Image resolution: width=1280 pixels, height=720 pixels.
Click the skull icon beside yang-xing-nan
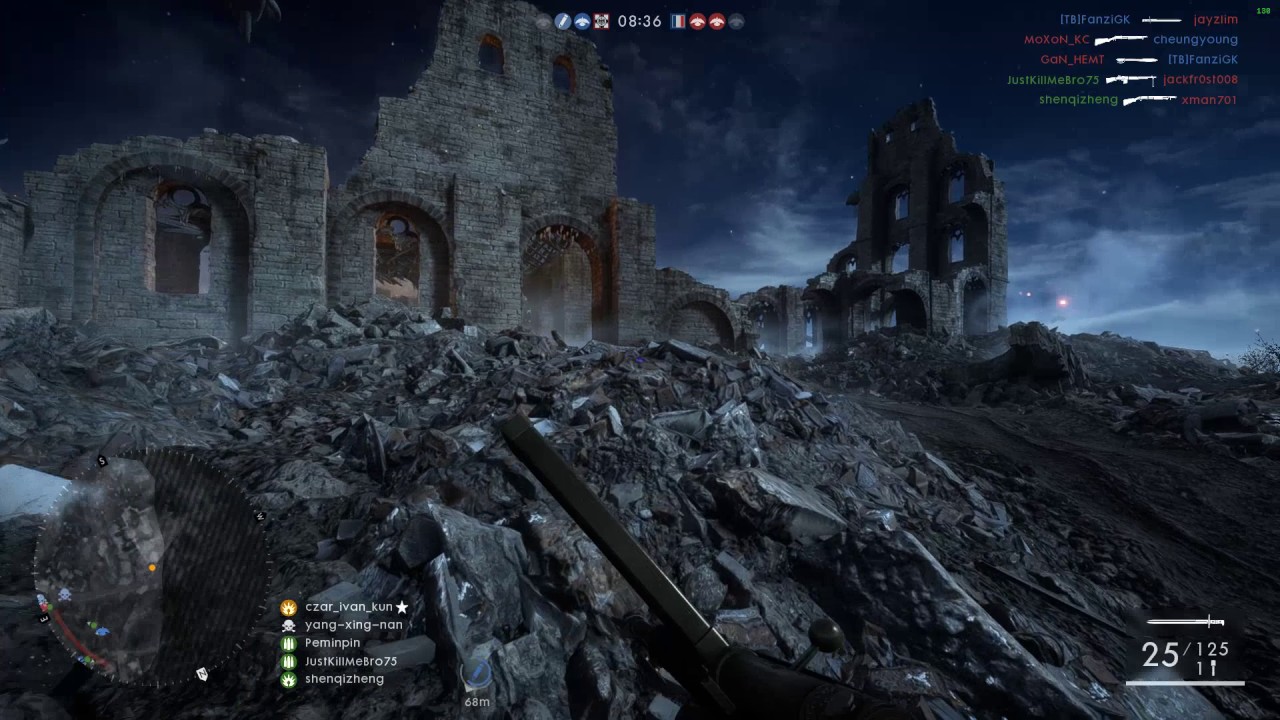(288, 624)
